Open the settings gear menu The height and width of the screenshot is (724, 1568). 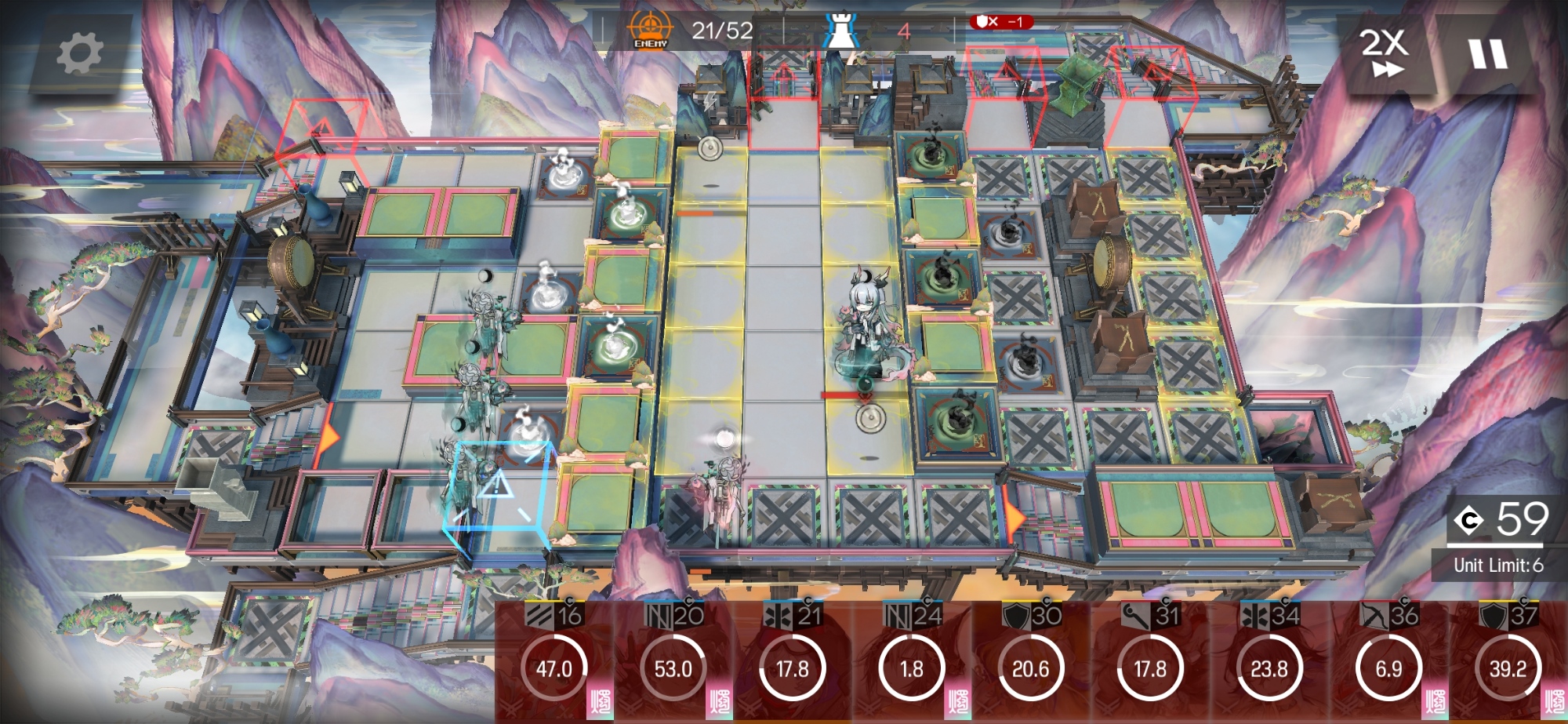click(x=80, y=53)
